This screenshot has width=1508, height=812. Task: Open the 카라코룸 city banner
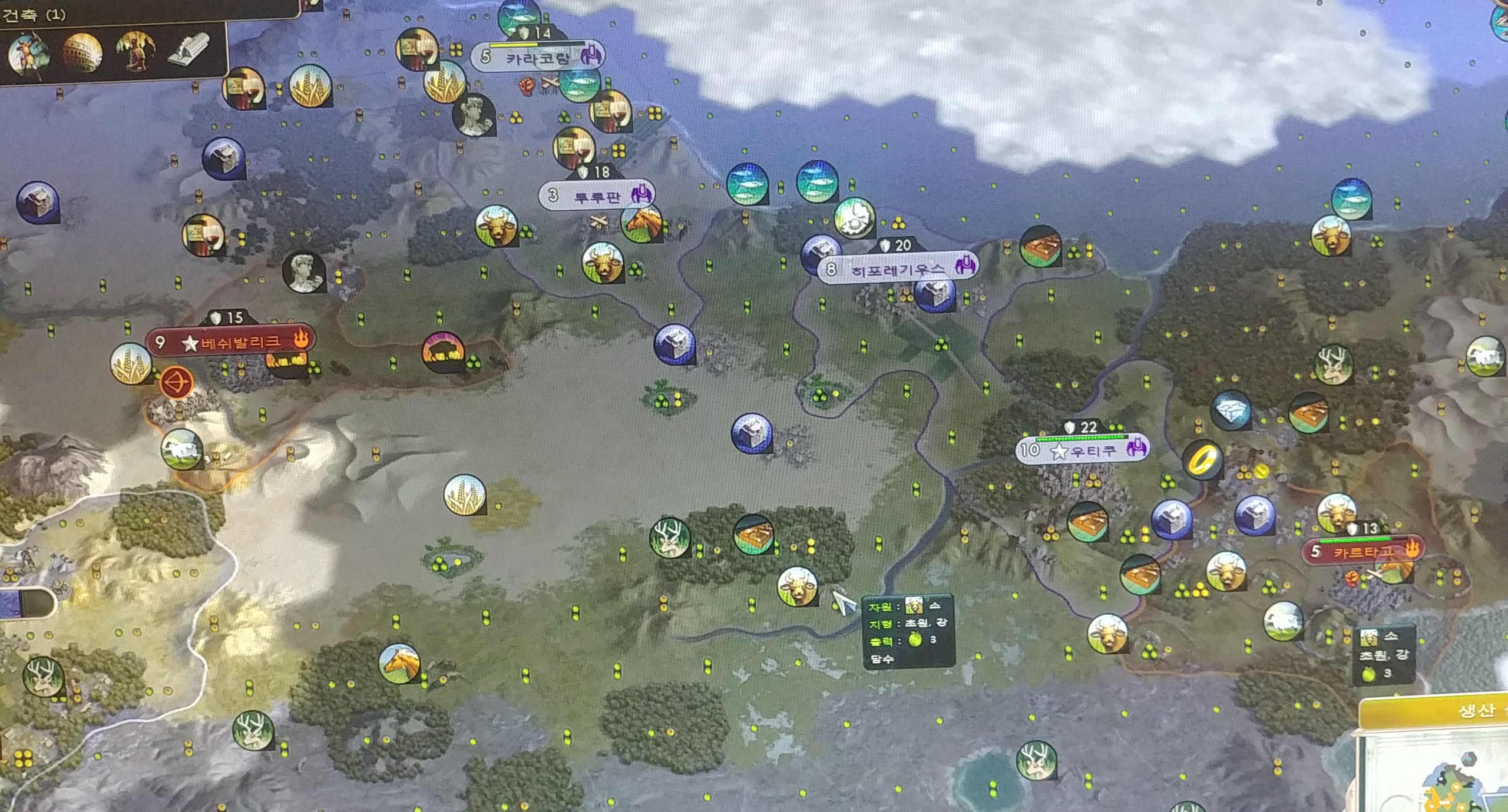tap(537, 58)
